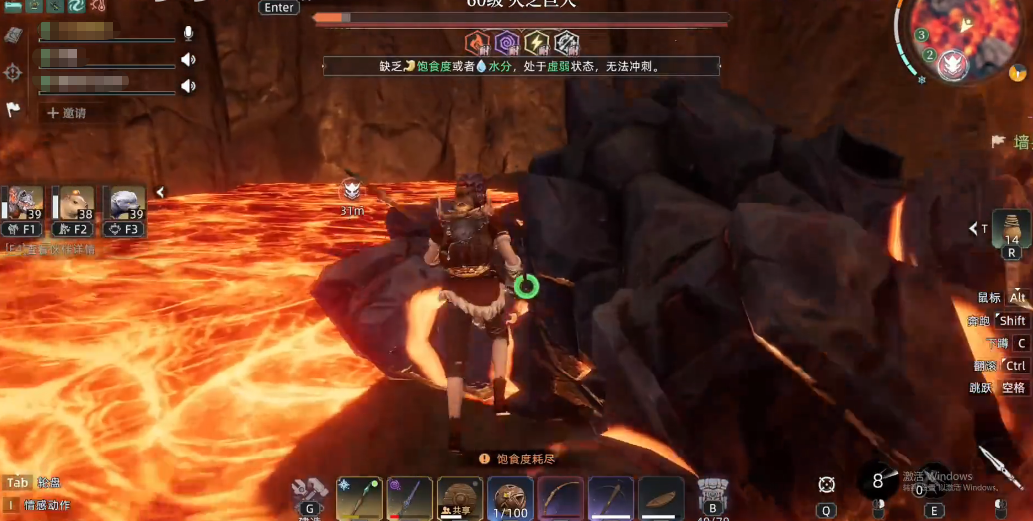Collapse the companion panel arrow
1033x521 pixels.
click(159, 192)
